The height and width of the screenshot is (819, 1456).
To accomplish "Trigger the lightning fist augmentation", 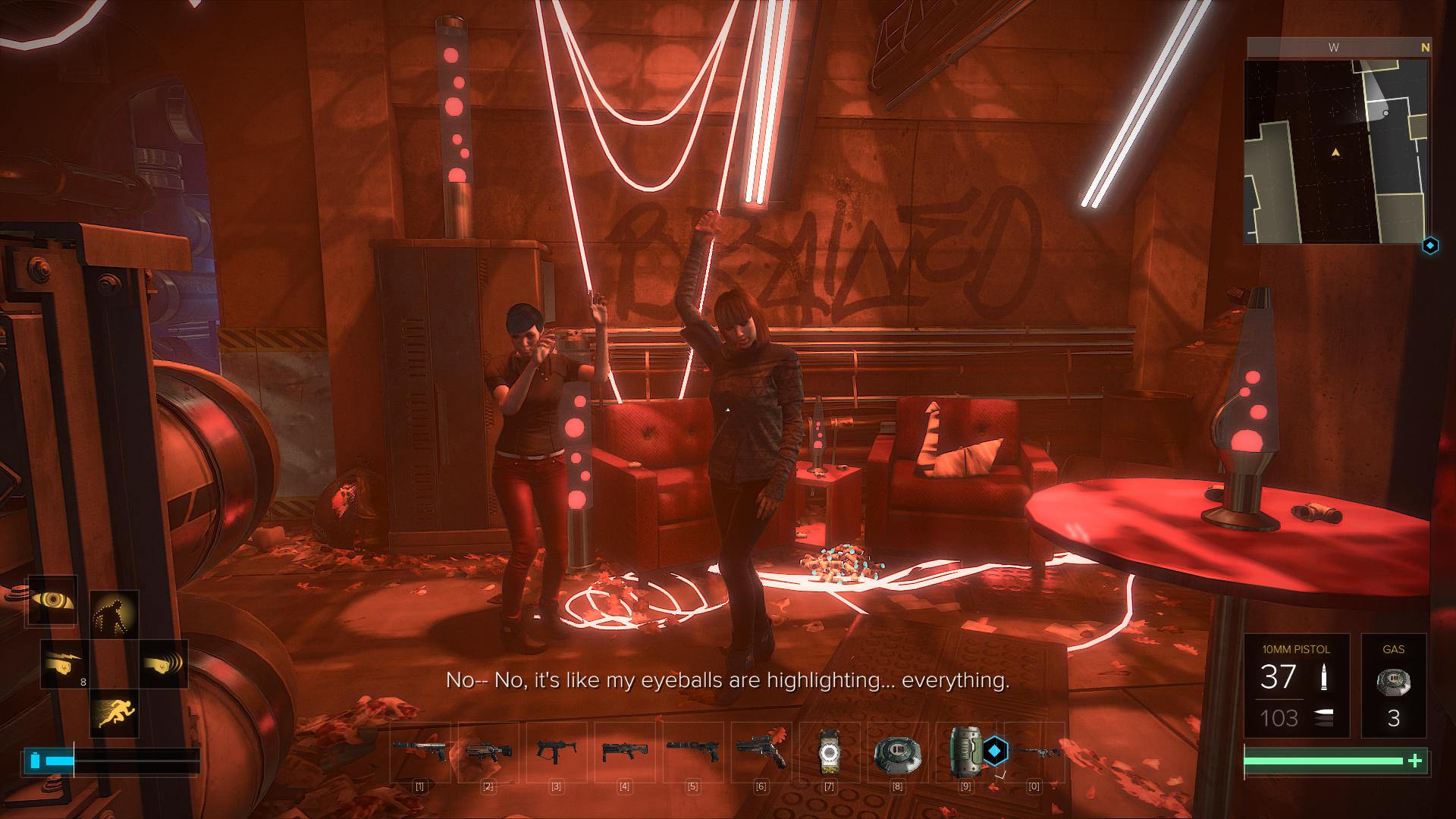I will [x=64, y=664].
